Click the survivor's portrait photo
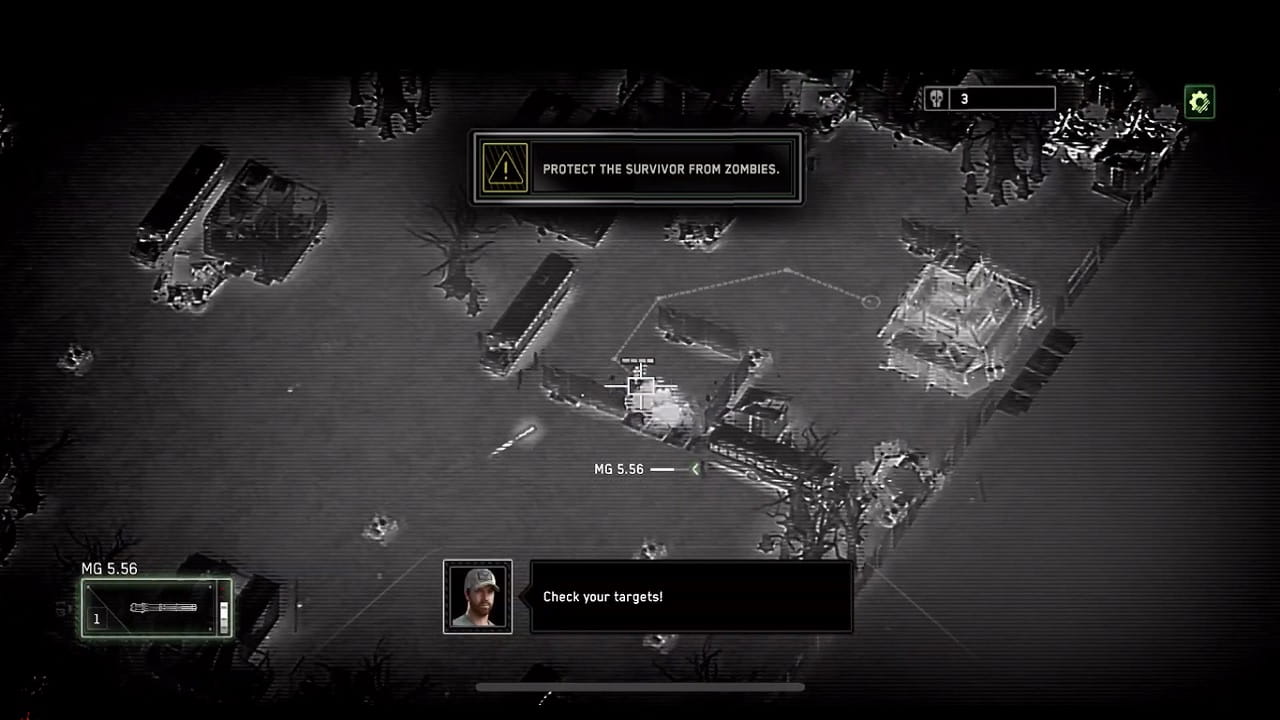 (x=477, y=597)
